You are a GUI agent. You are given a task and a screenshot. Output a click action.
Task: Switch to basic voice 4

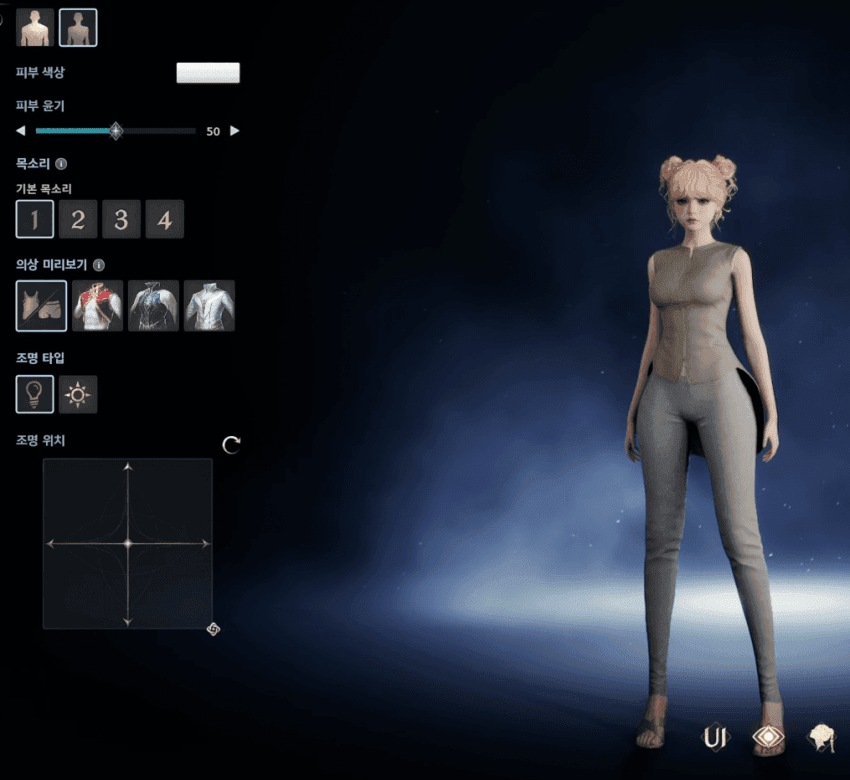tap(165, 219)
